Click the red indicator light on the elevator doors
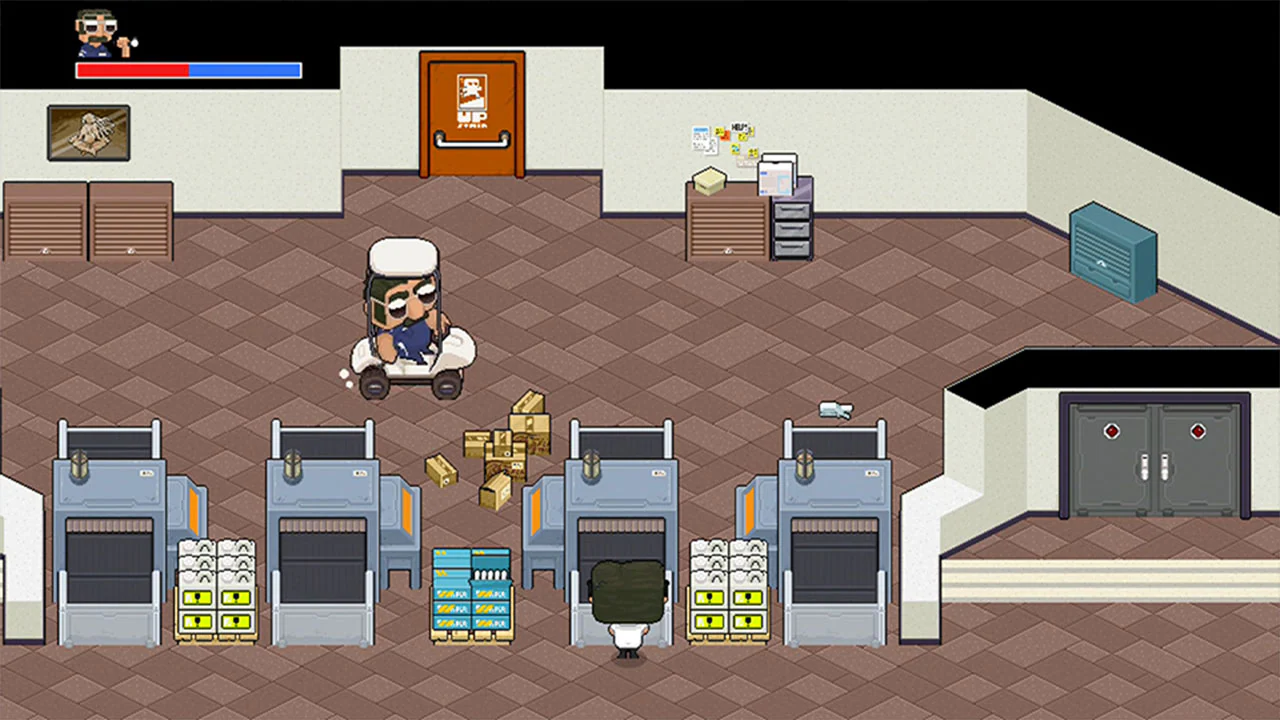 [1112, 432]
